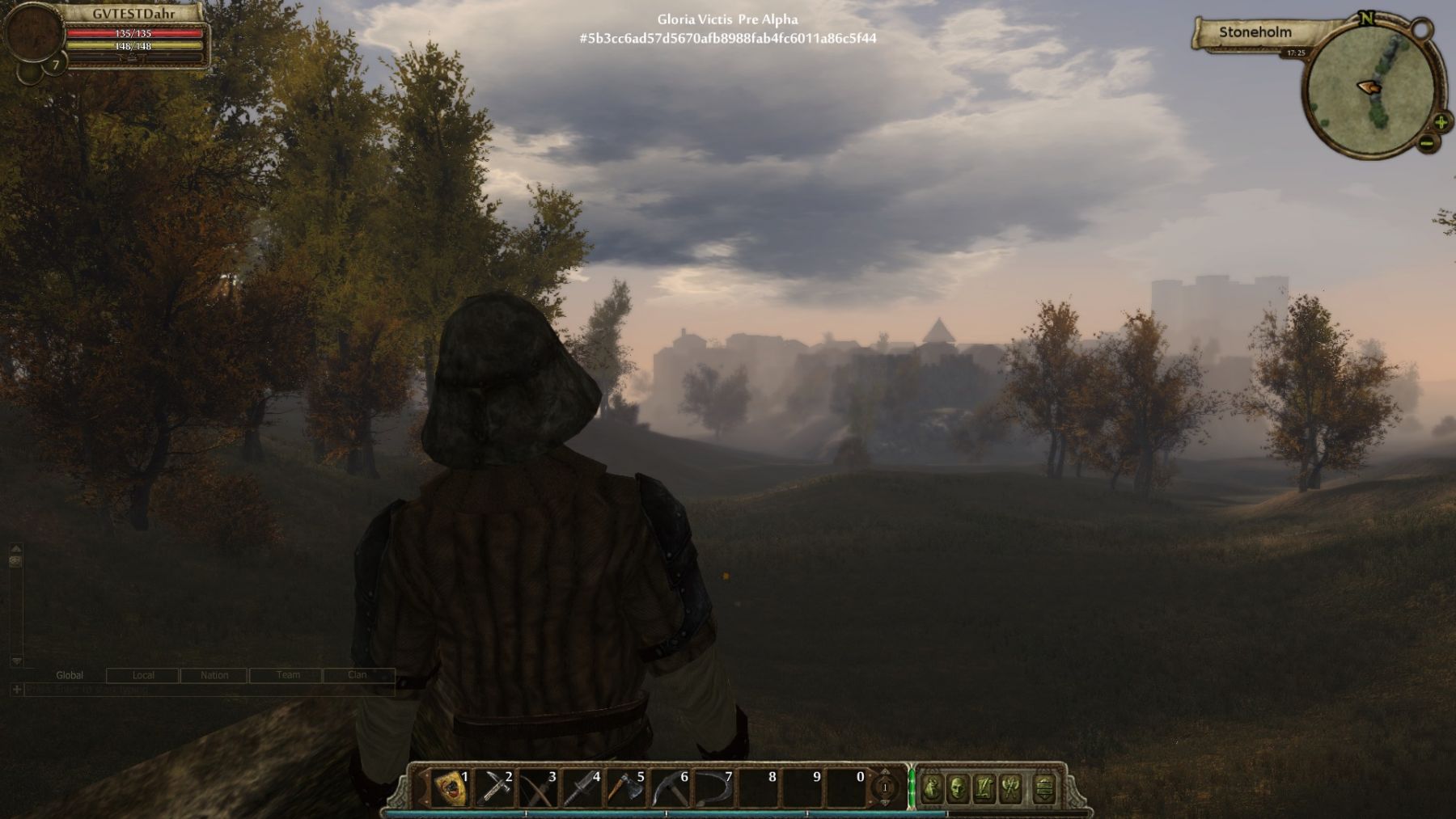Image resolution: width=1456 pixels, height=819 pixels.
Task: Open the green crossed axes menu icon
Action: (x=1011, y=787)
